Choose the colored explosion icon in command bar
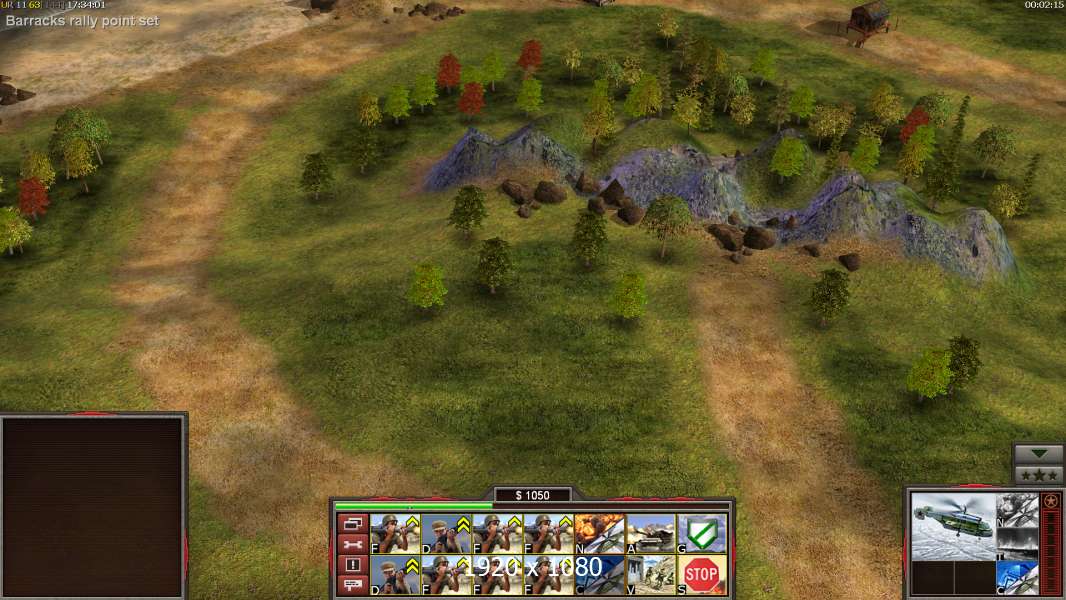The image size is (1066, 600). [x=600, y=533]
